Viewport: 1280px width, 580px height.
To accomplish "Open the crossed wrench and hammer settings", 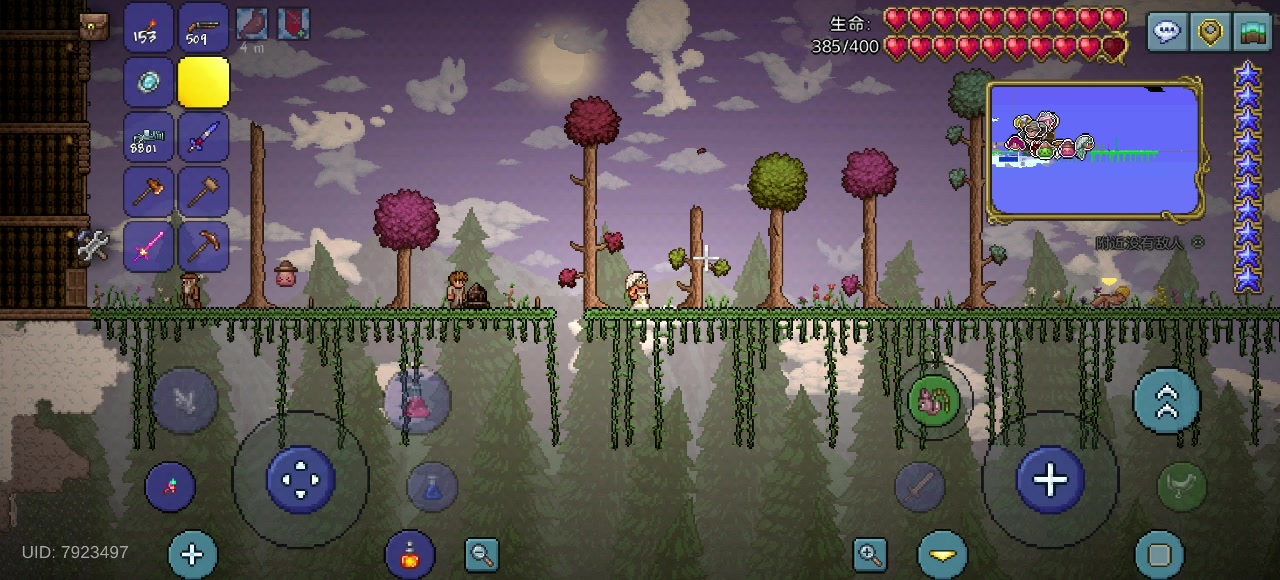I will click(93, 245).
